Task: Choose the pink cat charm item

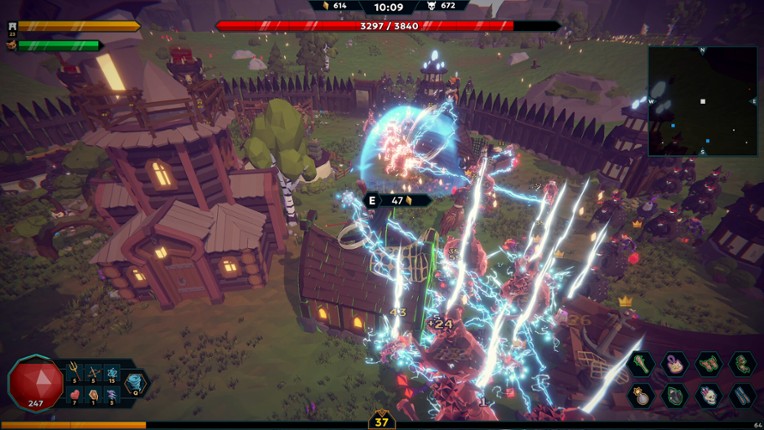Action: (675, 364)
